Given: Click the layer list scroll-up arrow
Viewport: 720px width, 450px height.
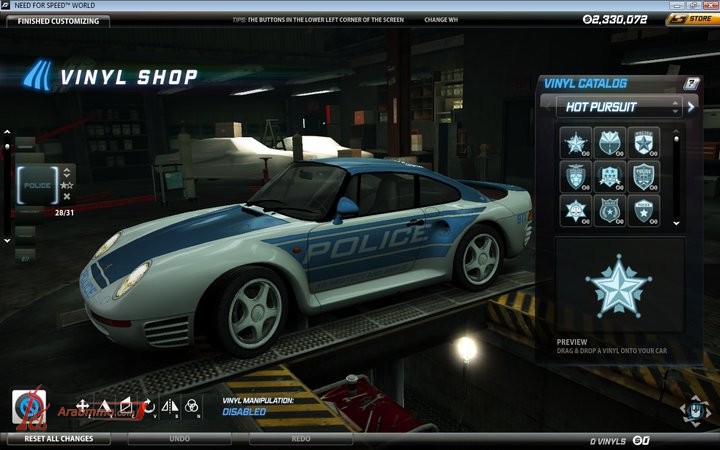Looking at the screenshot, I should coord(8,133).
